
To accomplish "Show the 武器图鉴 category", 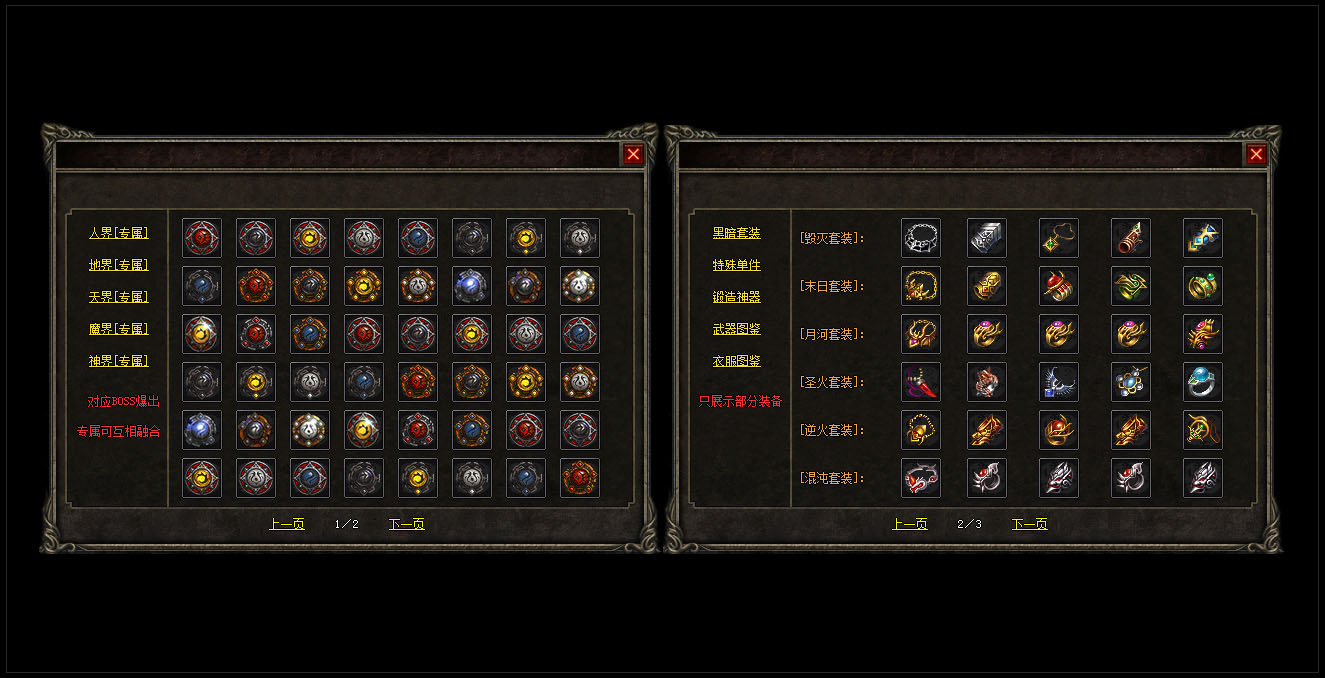I will [736, 329].
